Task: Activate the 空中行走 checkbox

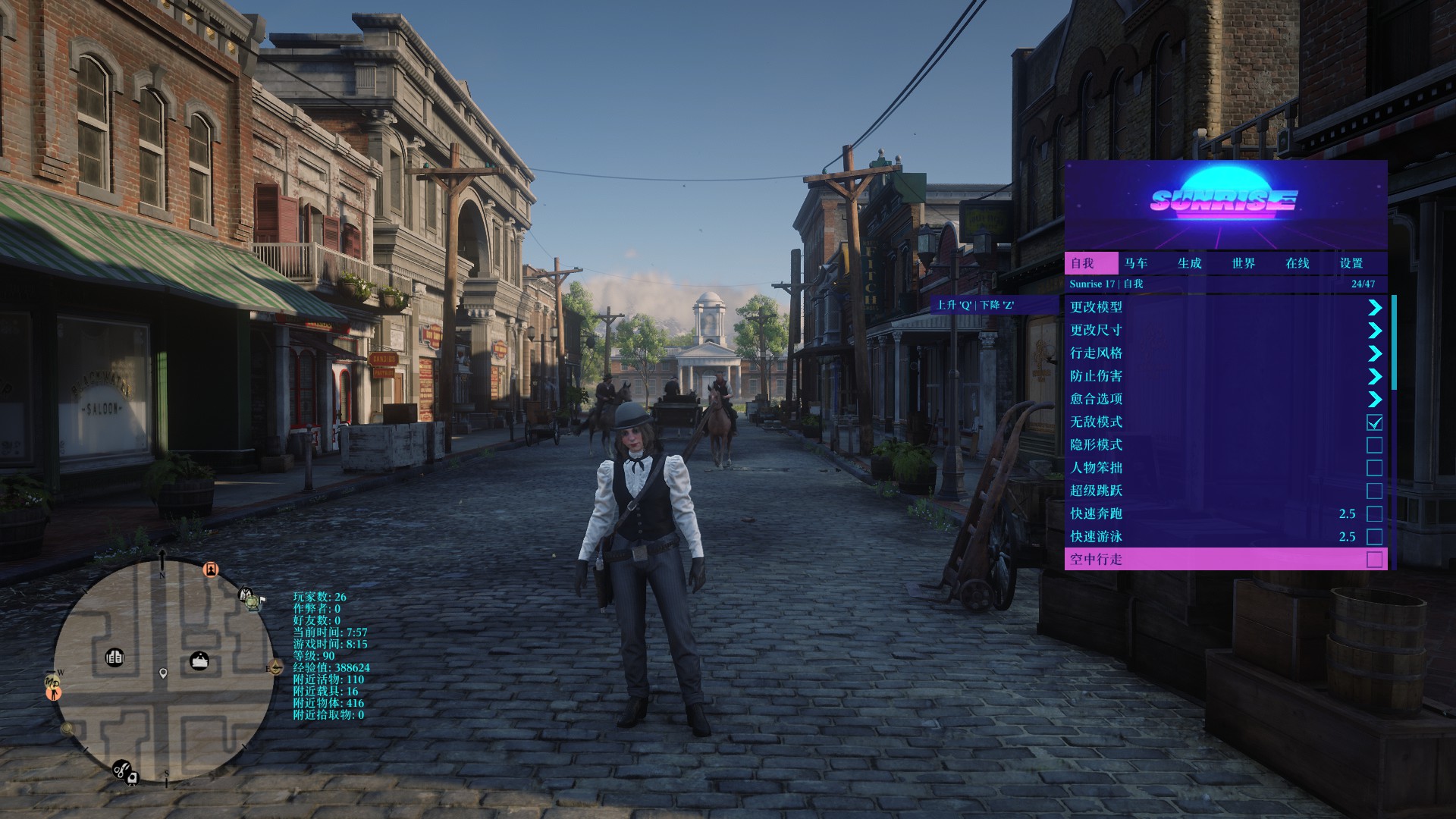Action: click(1374, 560)
